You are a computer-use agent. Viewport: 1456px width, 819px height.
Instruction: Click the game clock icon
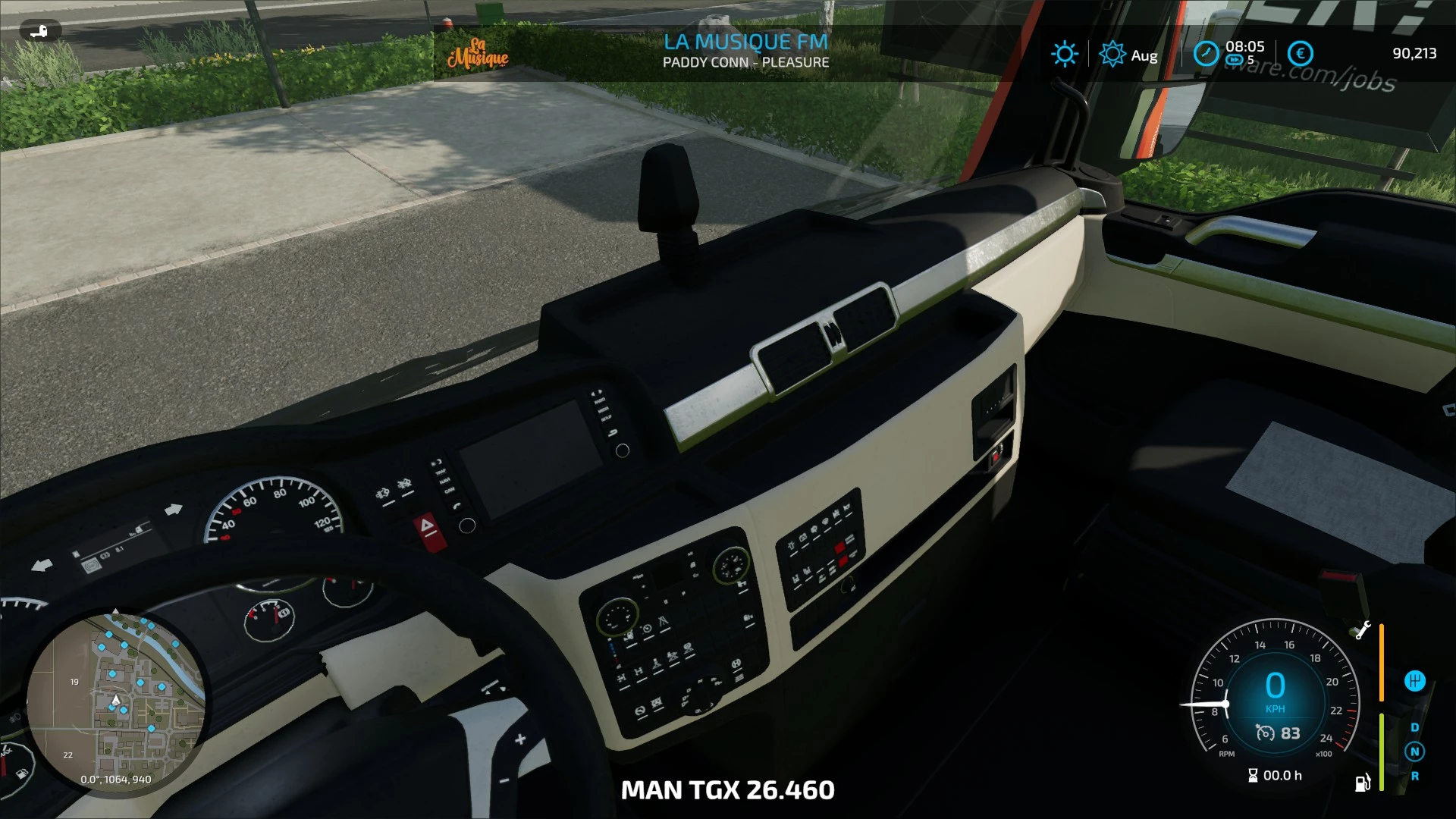pos(1206,54)
